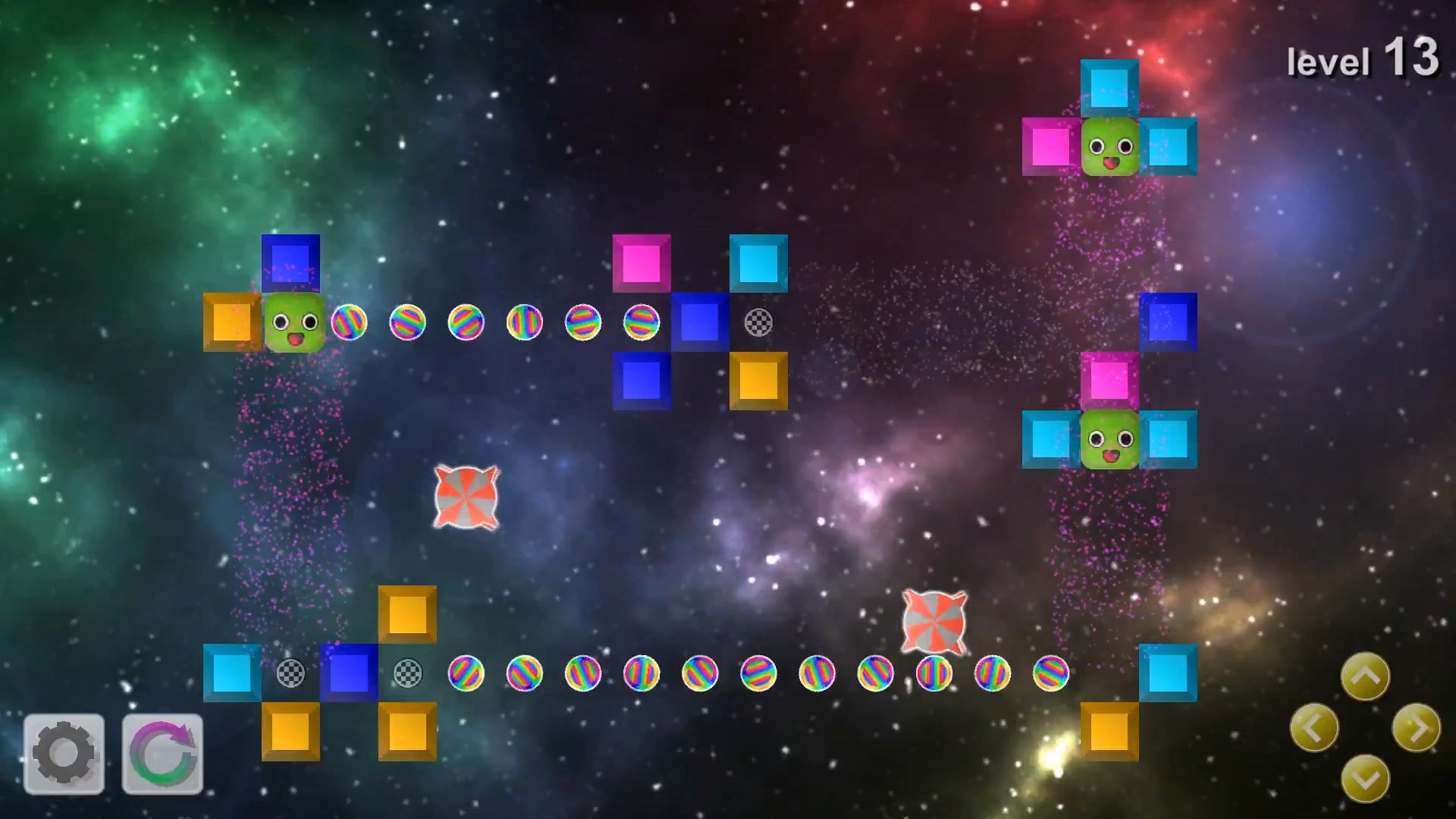
Task: Select the green smiley character on the left
Action: 291,323
